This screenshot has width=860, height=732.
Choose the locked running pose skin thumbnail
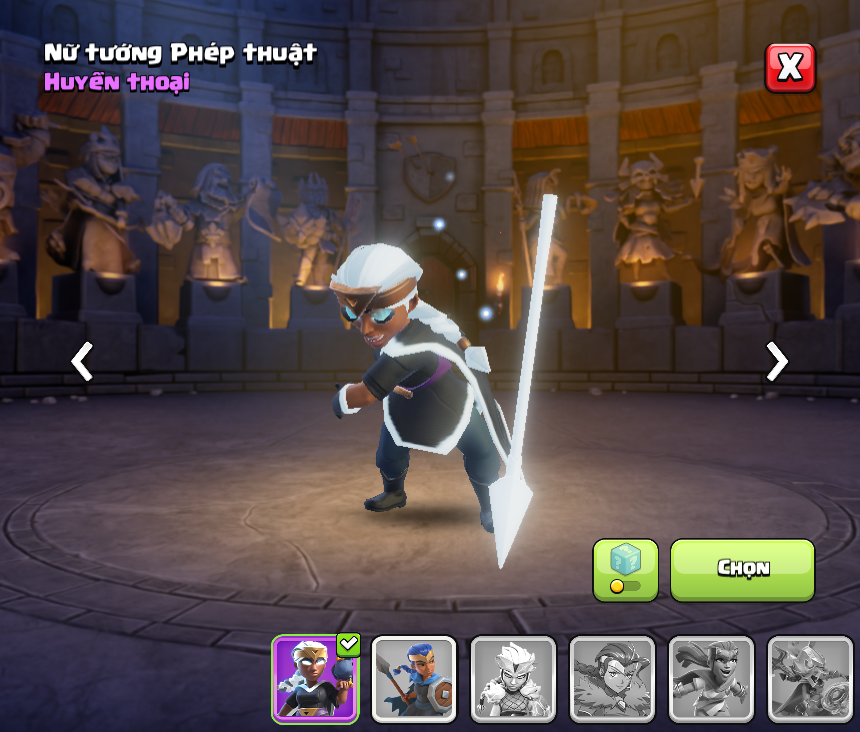[711, 679]
